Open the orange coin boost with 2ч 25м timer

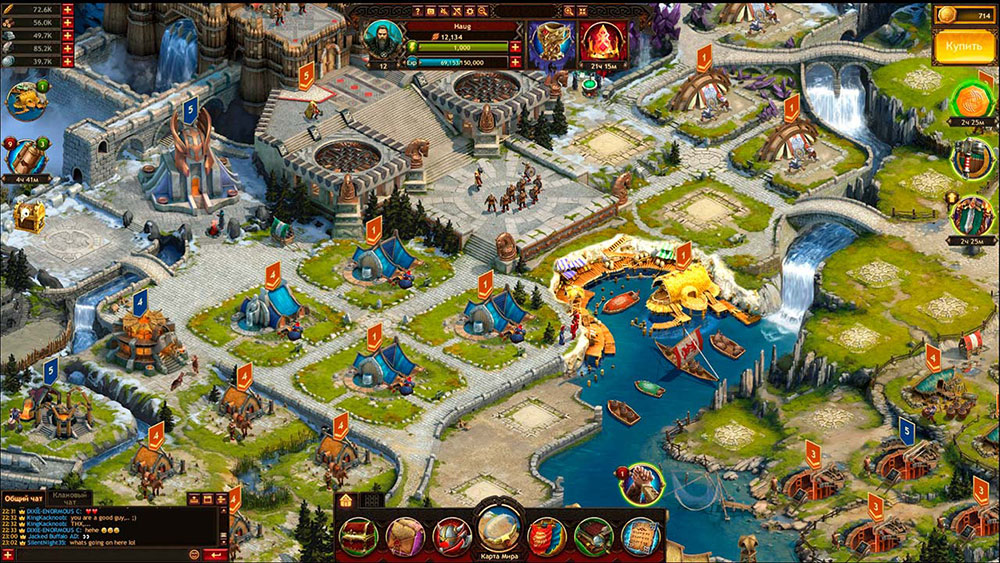tap(970, 100)
